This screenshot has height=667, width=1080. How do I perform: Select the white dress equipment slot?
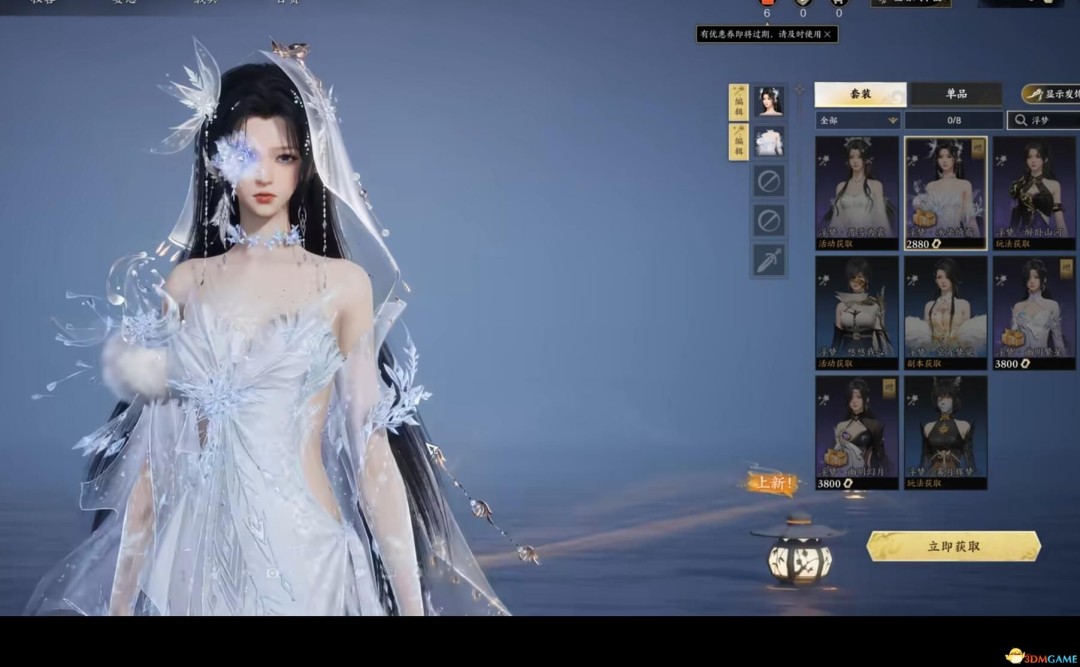[x=769, y=142]
